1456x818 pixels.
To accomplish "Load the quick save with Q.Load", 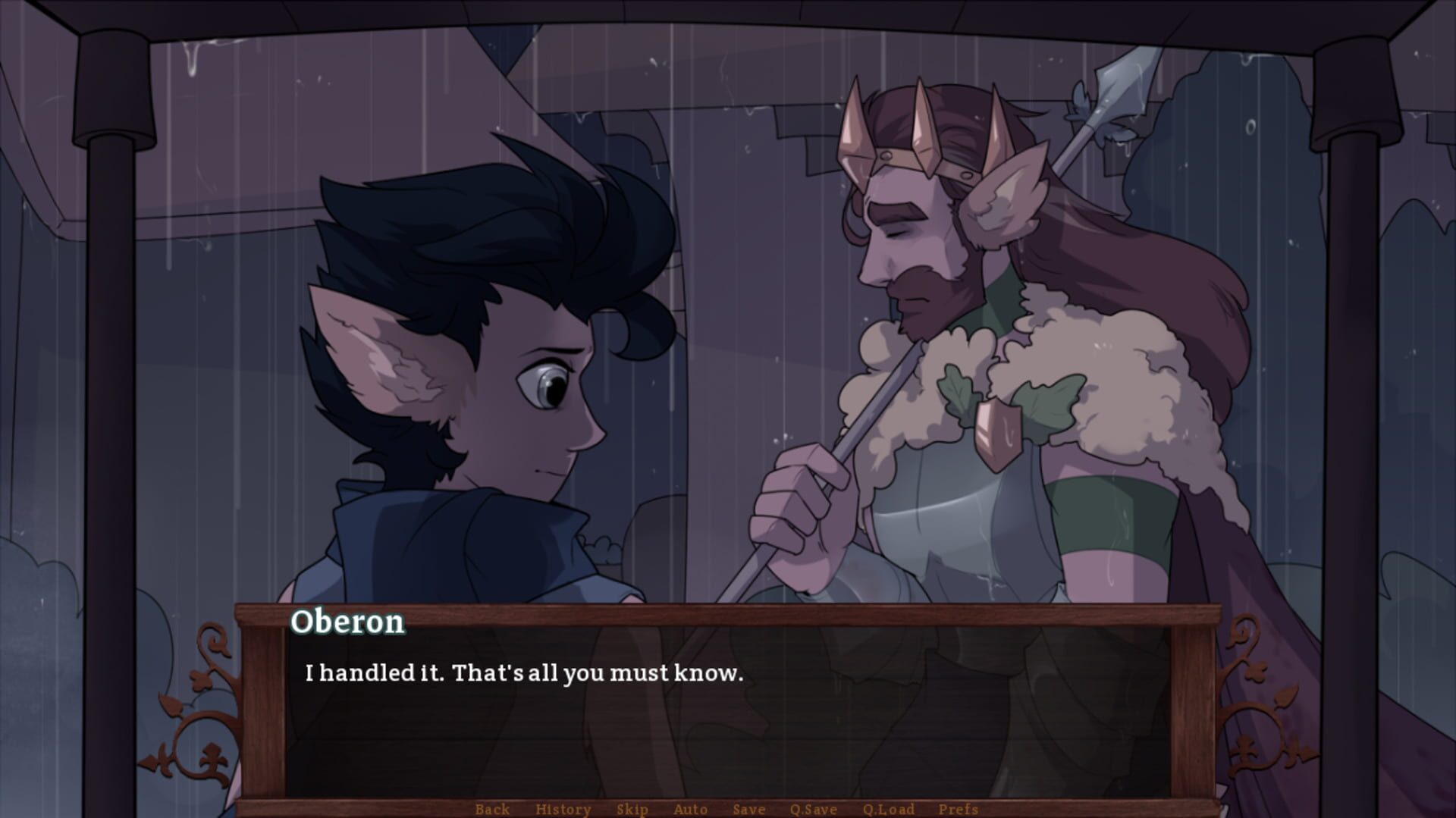I will 890,809.
